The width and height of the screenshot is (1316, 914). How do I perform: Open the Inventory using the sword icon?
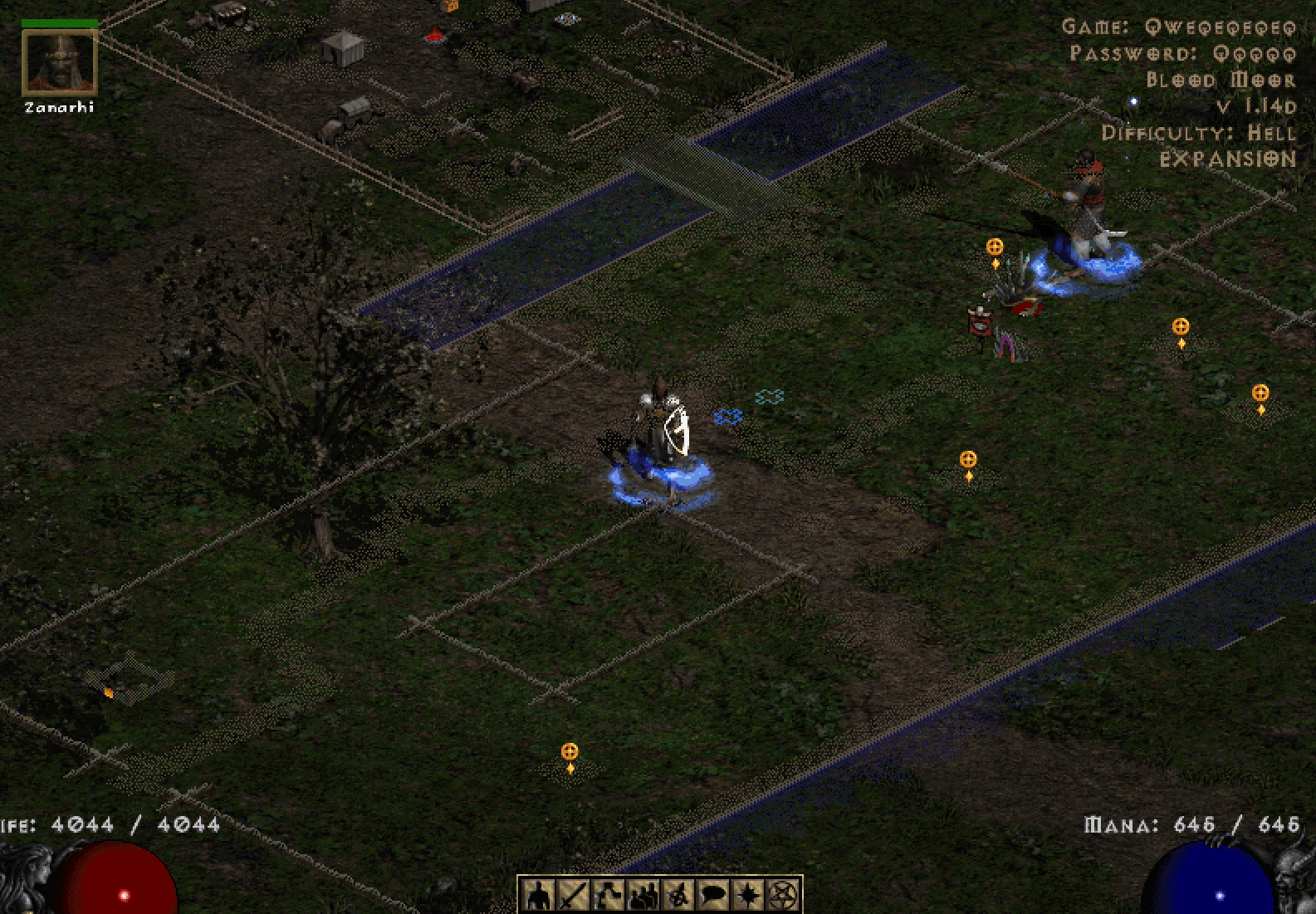tap(573, 895)
